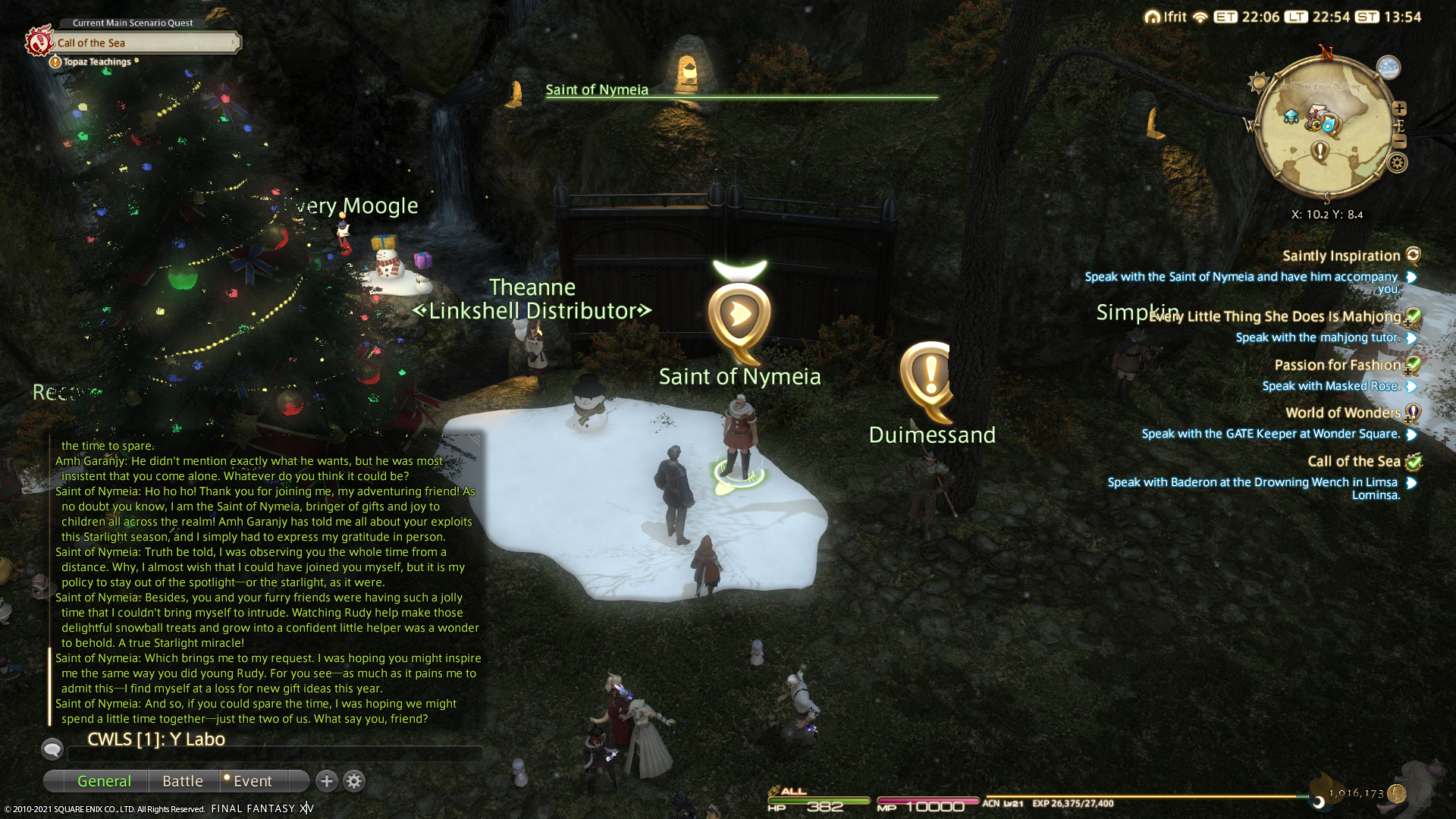The width and height of the screenshot is (1456, 819).
Task: Switch to the Event chat tab
Action: point(253,781)
